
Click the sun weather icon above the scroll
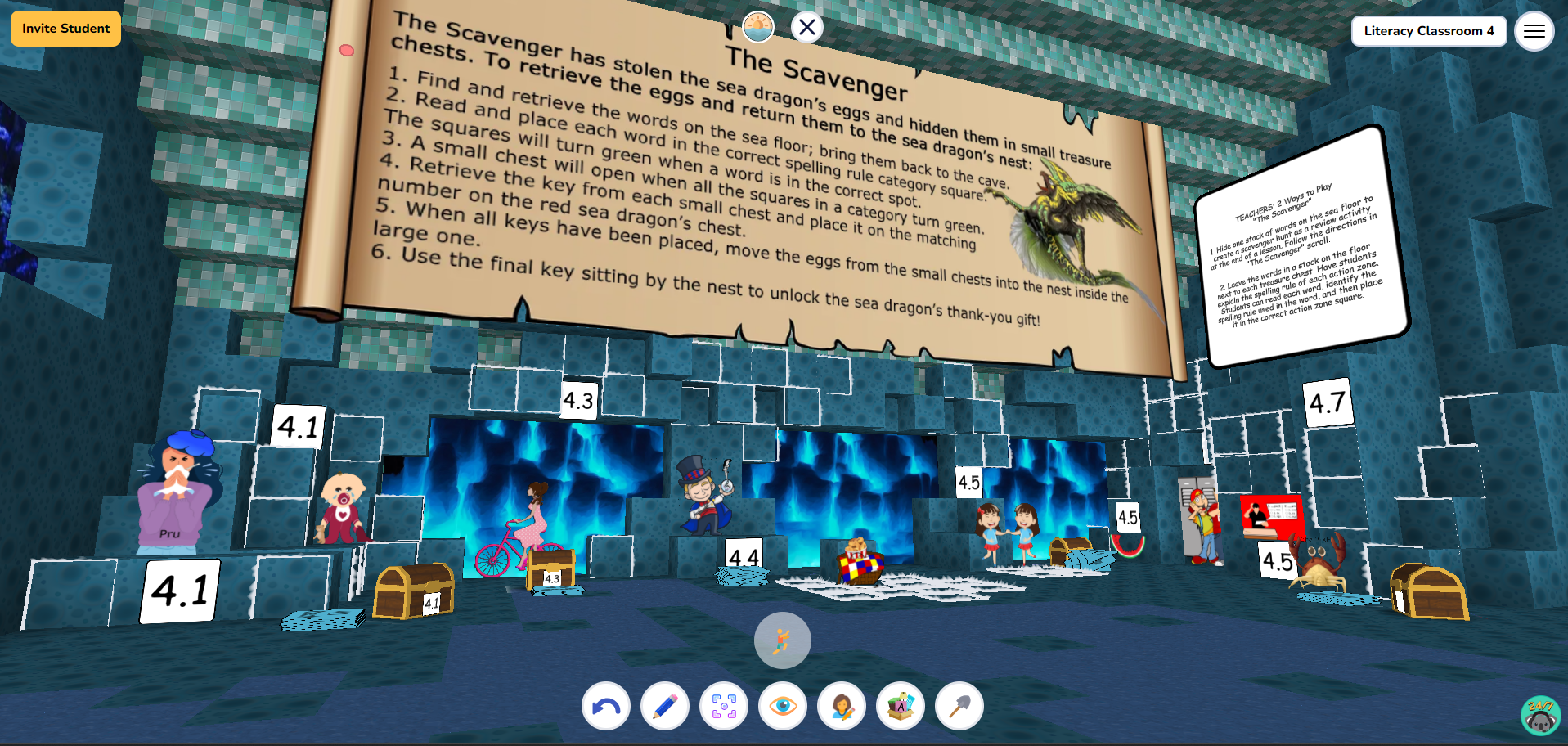pos(757,27)
